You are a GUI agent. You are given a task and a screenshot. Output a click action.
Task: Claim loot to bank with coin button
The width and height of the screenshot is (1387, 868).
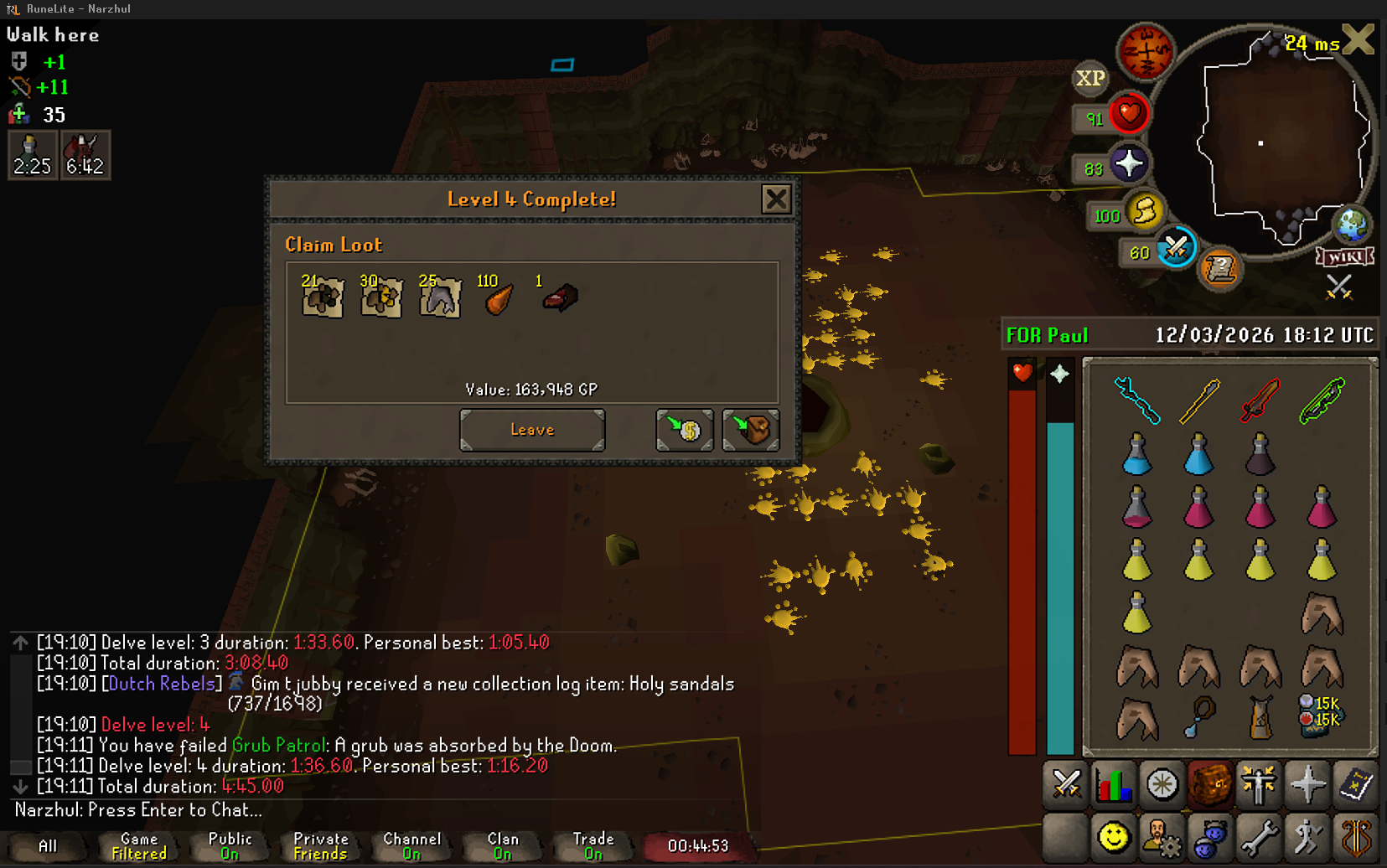click(685, 430)
